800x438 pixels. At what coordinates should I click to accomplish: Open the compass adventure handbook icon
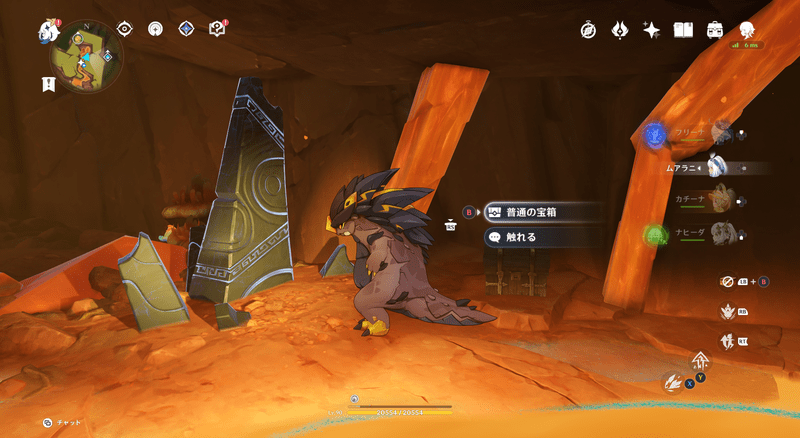click(588, 30)
